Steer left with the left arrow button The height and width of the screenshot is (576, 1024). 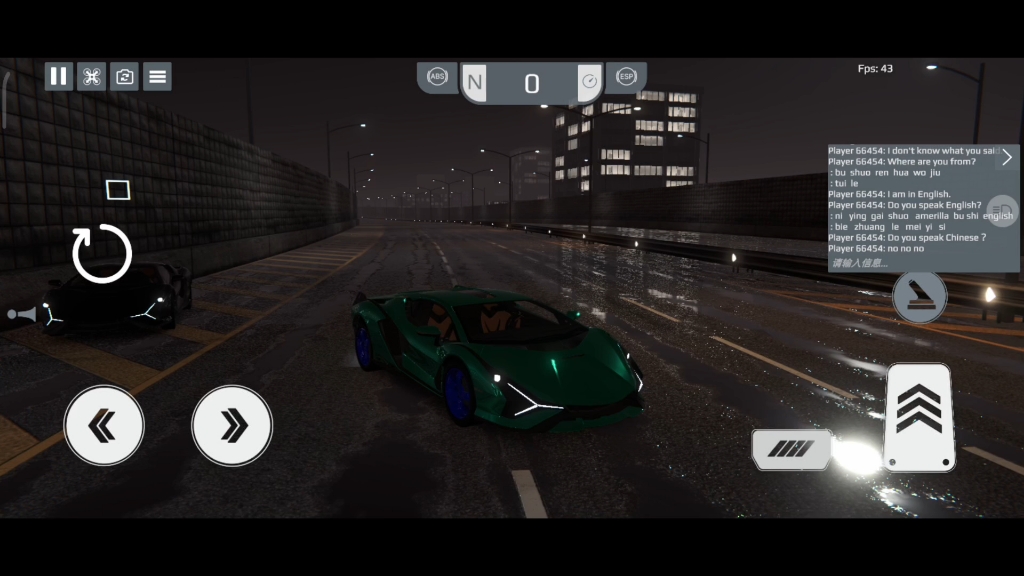[104, 426]
